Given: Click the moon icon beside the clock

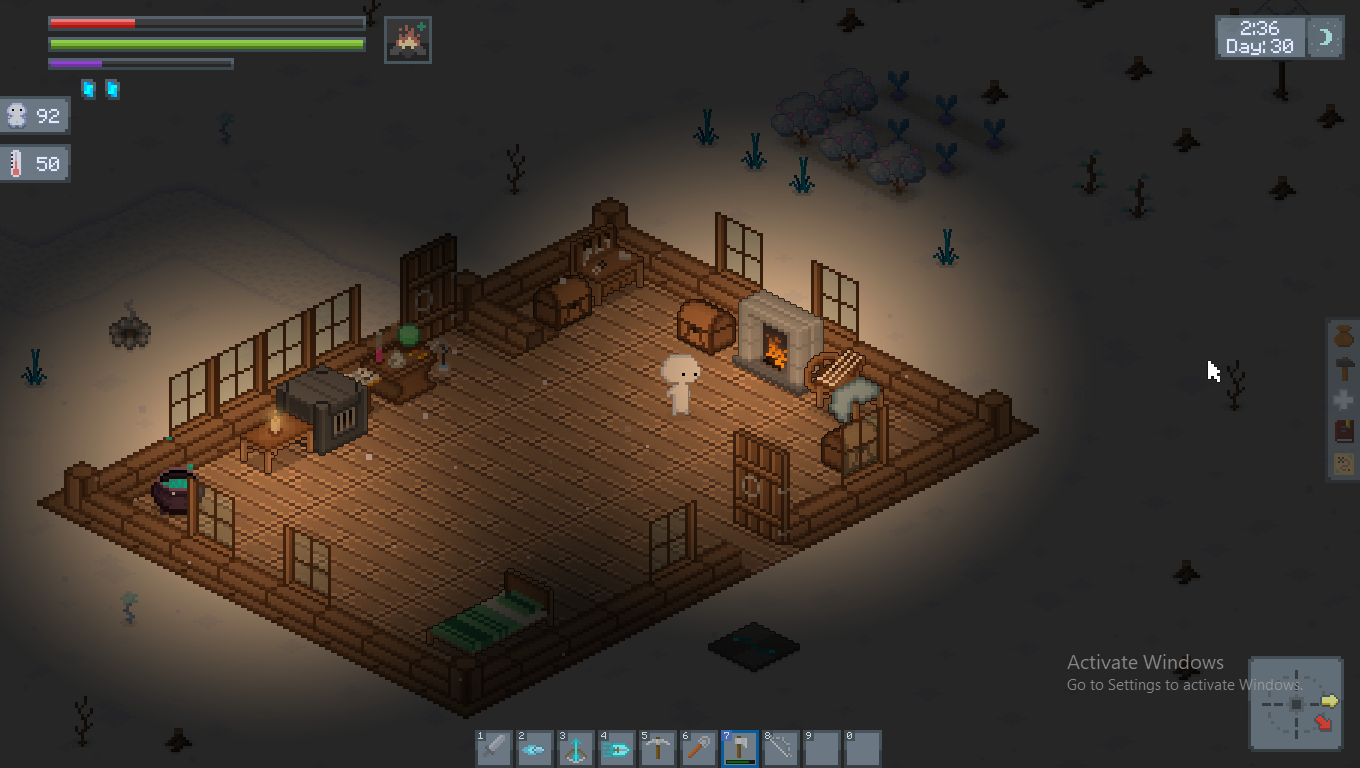Looking at the screenshot, I should (x=1326, y=38).
